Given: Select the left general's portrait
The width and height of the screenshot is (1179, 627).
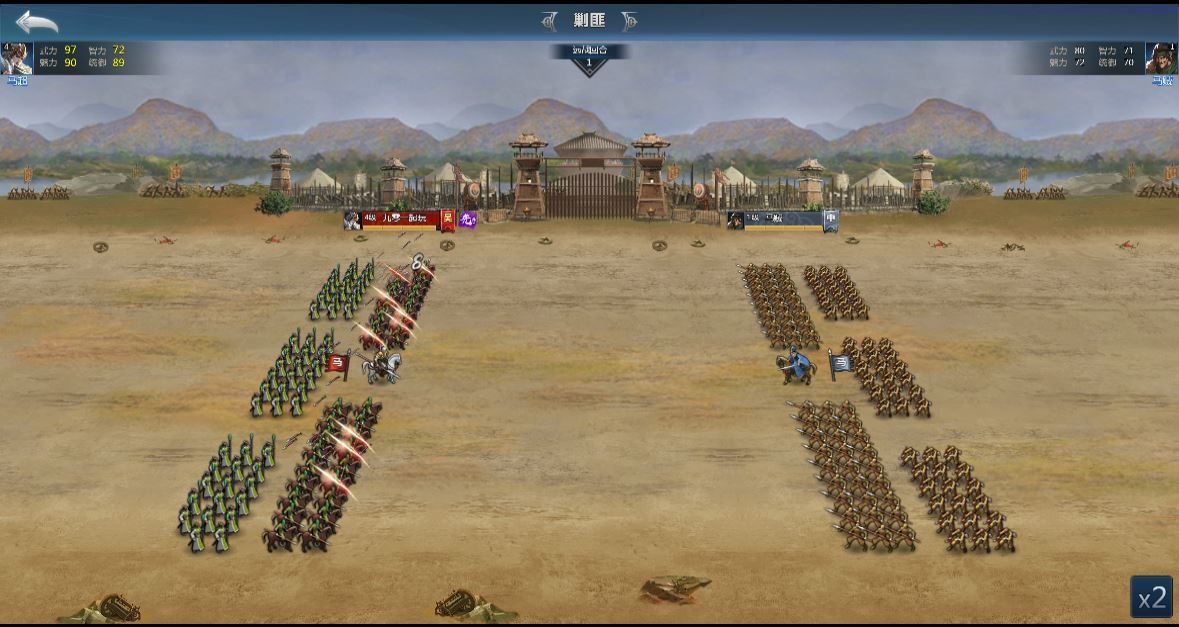Looking at the screenshot, I should coord(16,58).
